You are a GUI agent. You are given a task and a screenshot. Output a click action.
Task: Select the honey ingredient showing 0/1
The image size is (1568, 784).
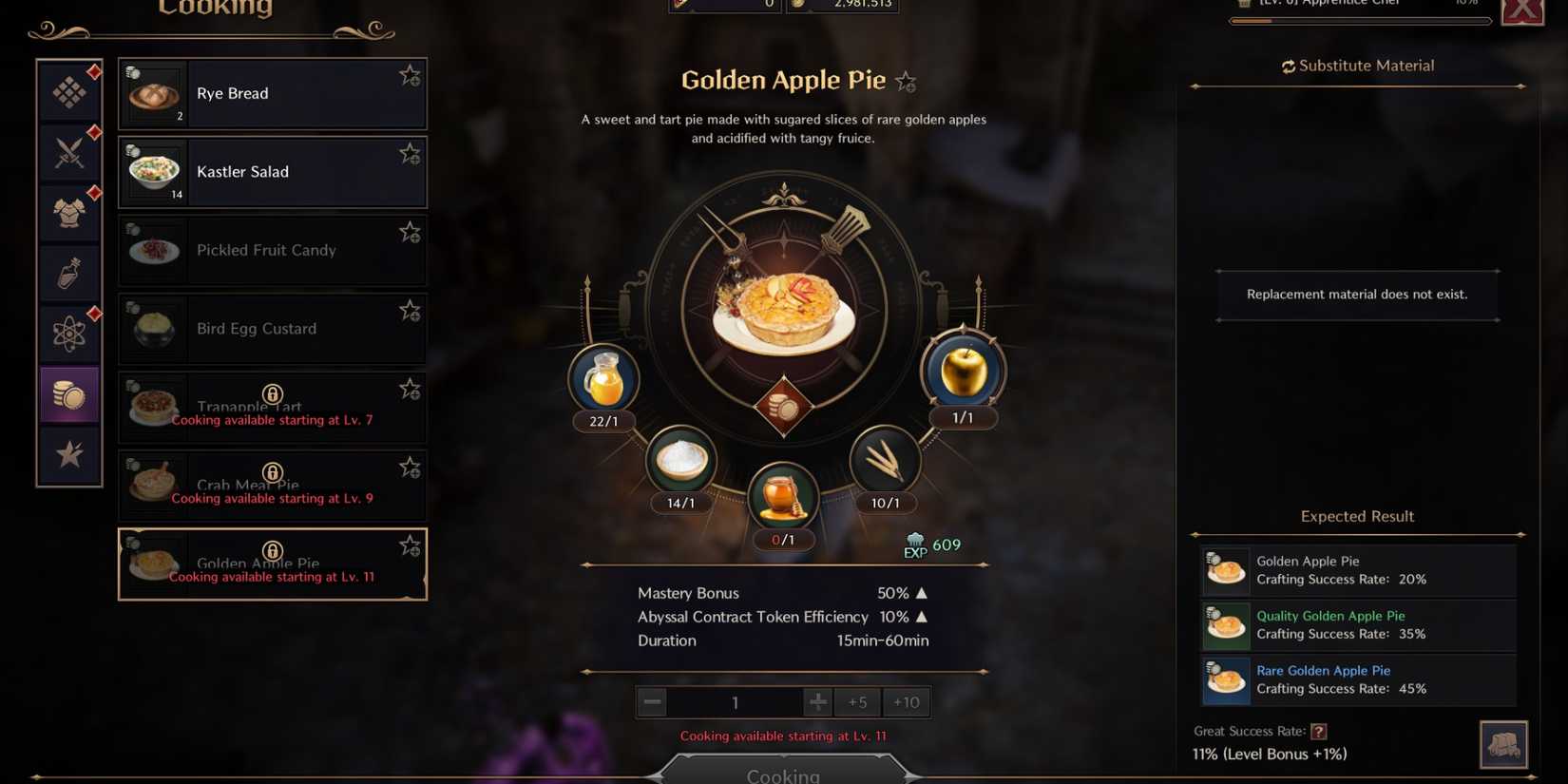coord(782,495)
